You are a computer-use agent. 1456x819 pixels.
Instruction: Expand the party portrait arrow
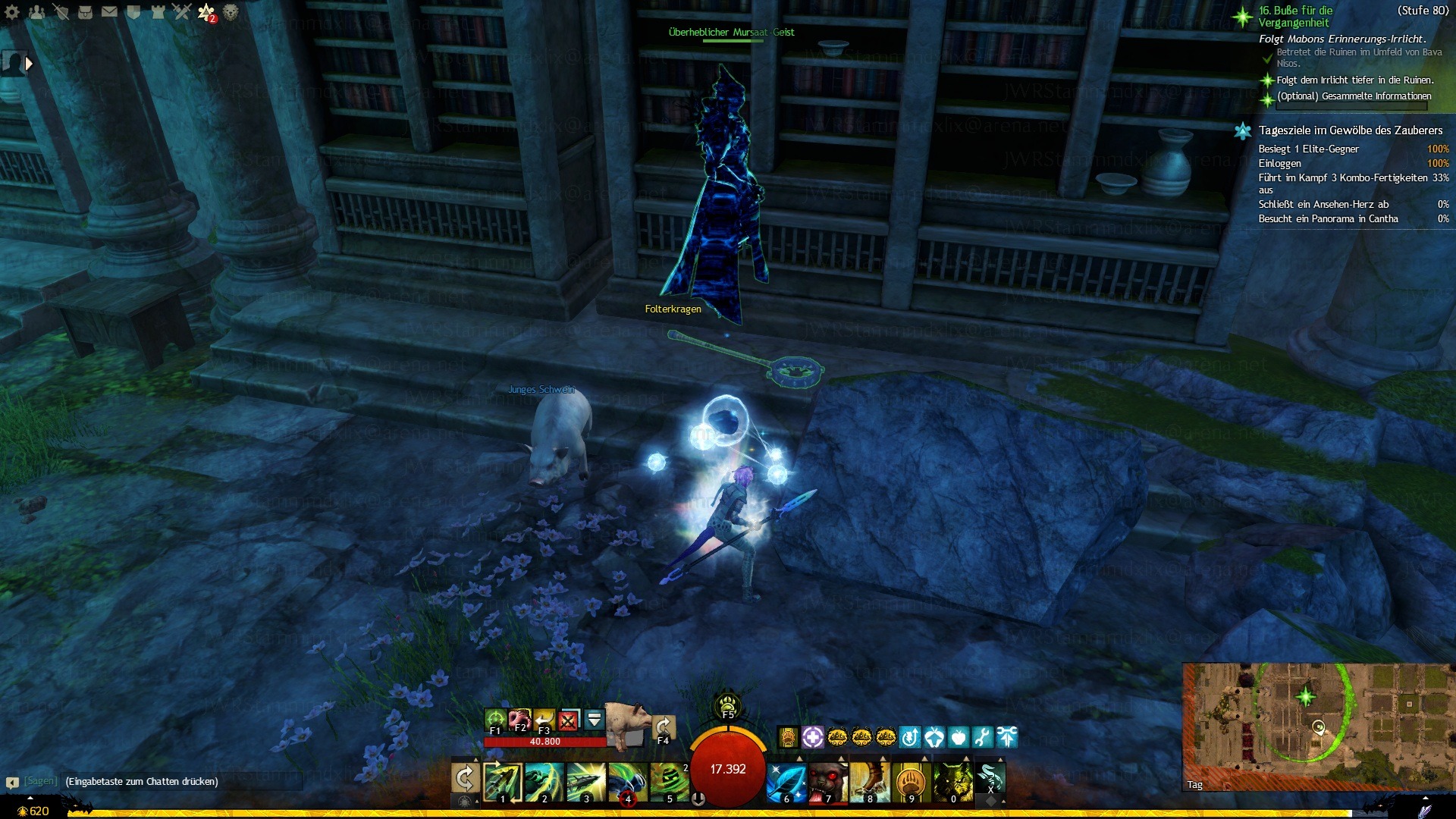29,64
